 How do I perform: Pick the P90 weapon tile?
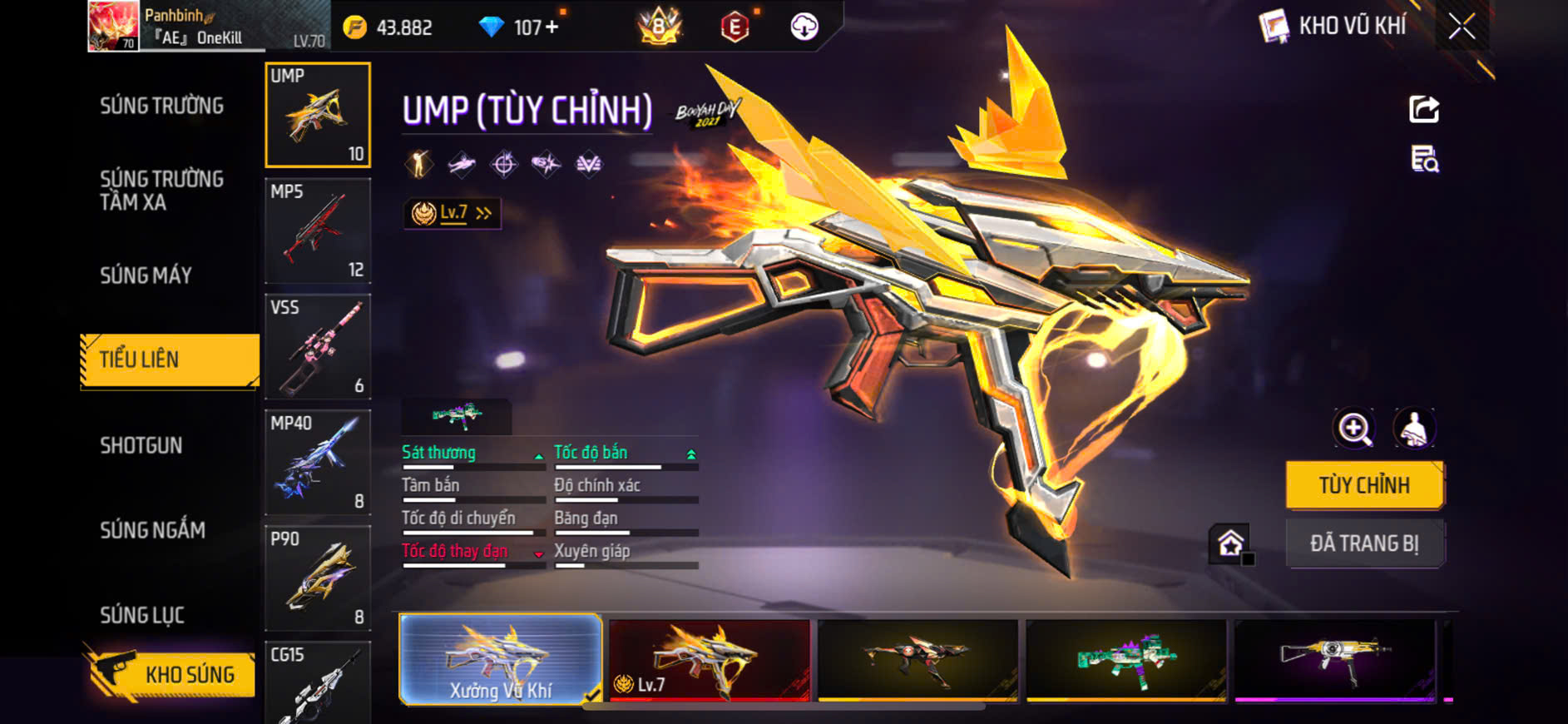coord(317,578)
